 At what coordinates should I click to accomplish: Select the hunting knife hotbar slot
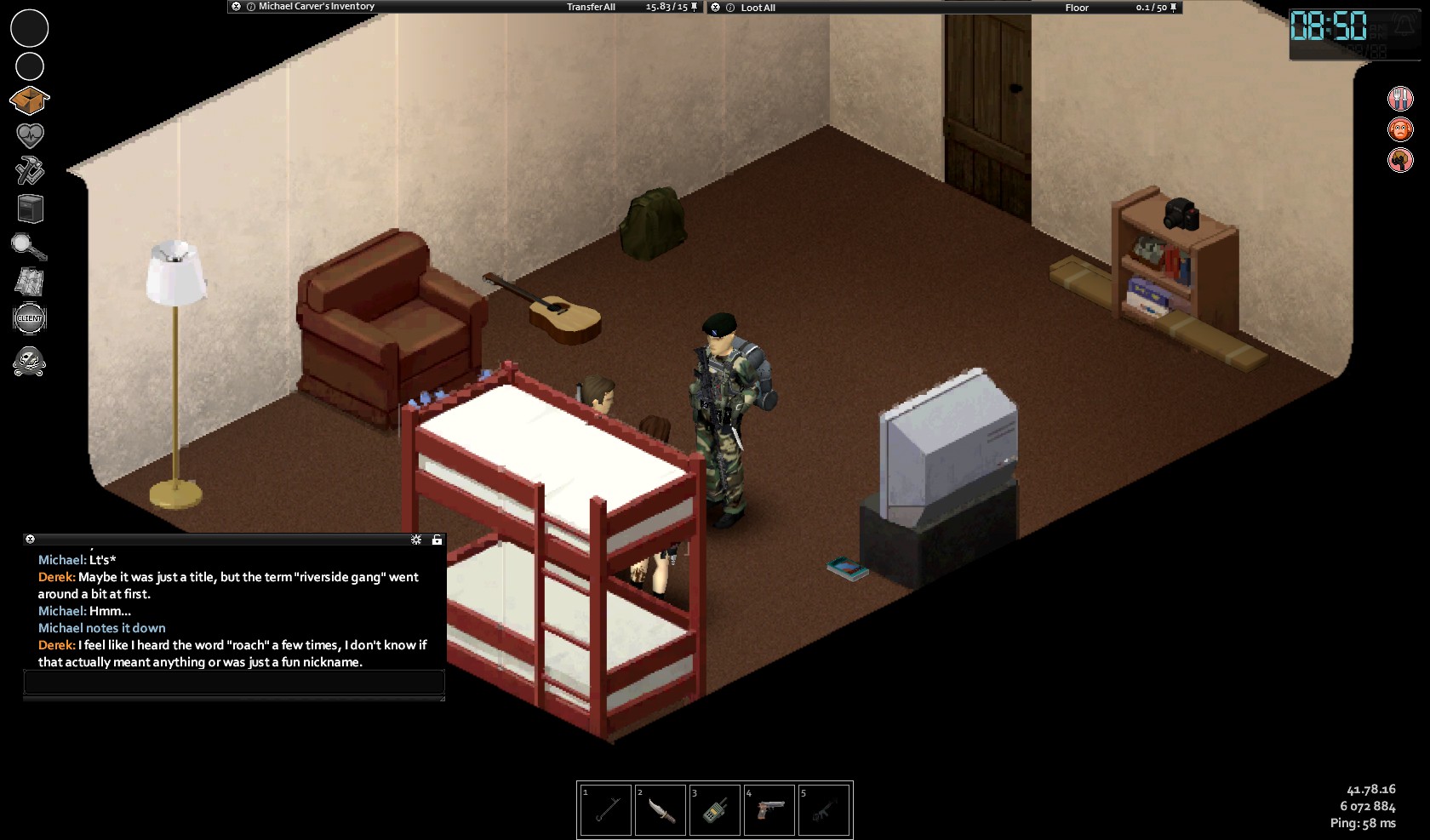coord(661,809)
